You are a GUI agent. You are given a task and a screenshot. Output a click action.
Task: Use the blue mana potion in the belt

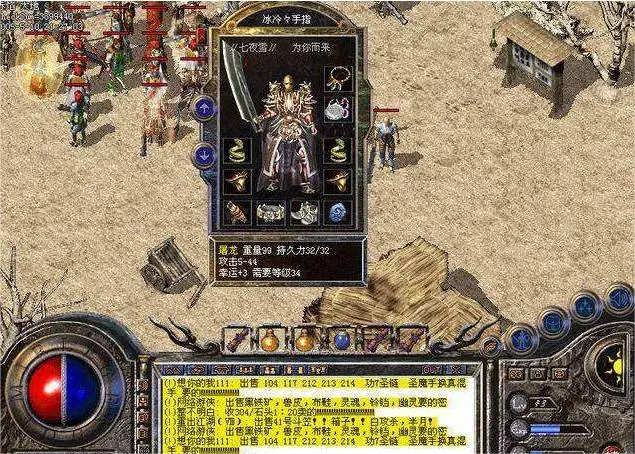pyautogui.click(x=342, y=340)
